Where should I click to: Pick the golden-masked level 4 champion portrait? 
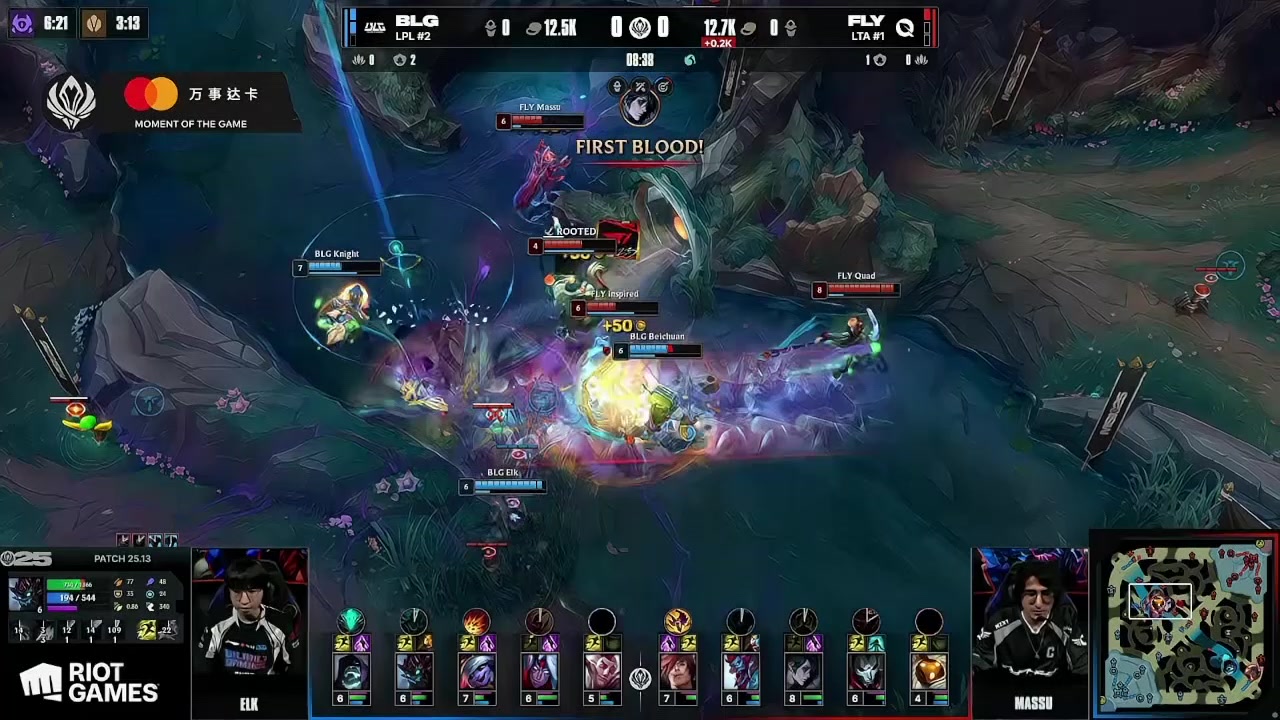pos(928,669)
